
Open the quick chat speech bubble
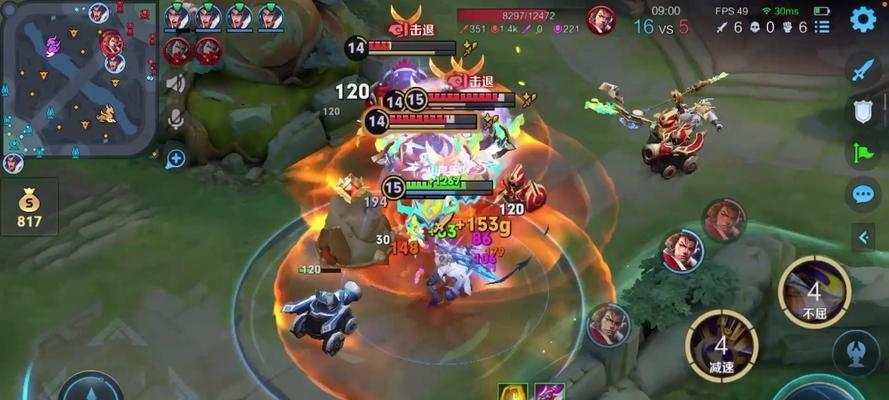[862, 194]
